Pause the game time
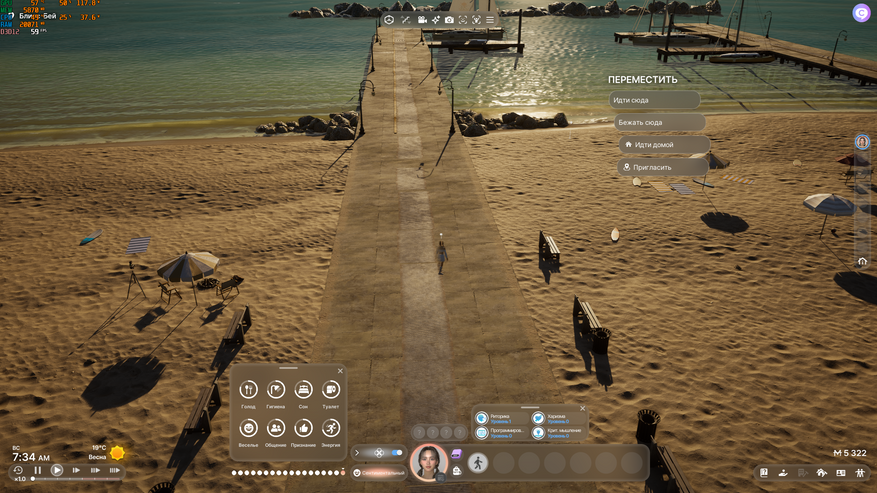Viewport: 877px width, 493px height. coord(38,470)
